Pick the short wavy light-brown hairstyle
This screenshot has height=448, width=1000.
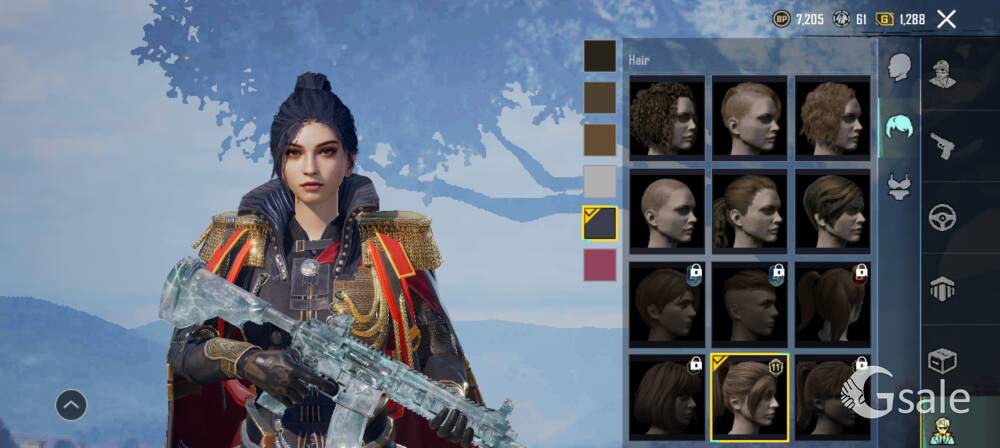pos(832,117)
